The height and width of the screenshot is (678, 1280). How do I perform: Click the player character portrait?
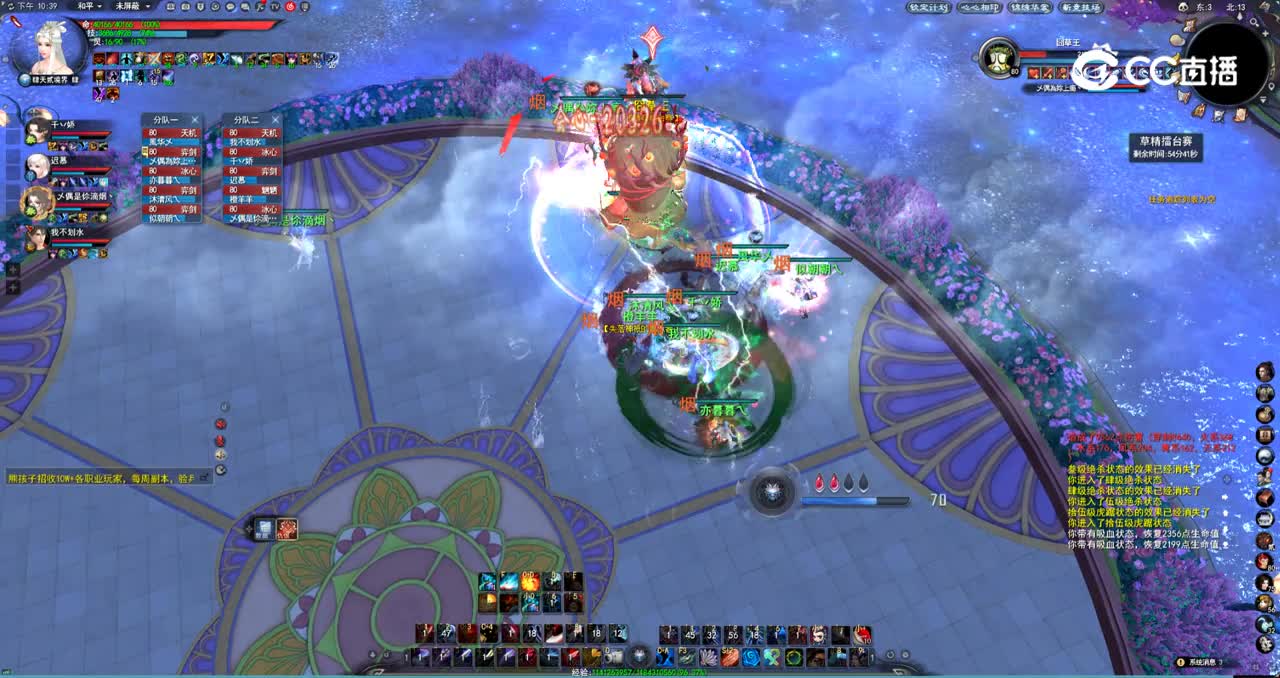(x=49, y=47)
